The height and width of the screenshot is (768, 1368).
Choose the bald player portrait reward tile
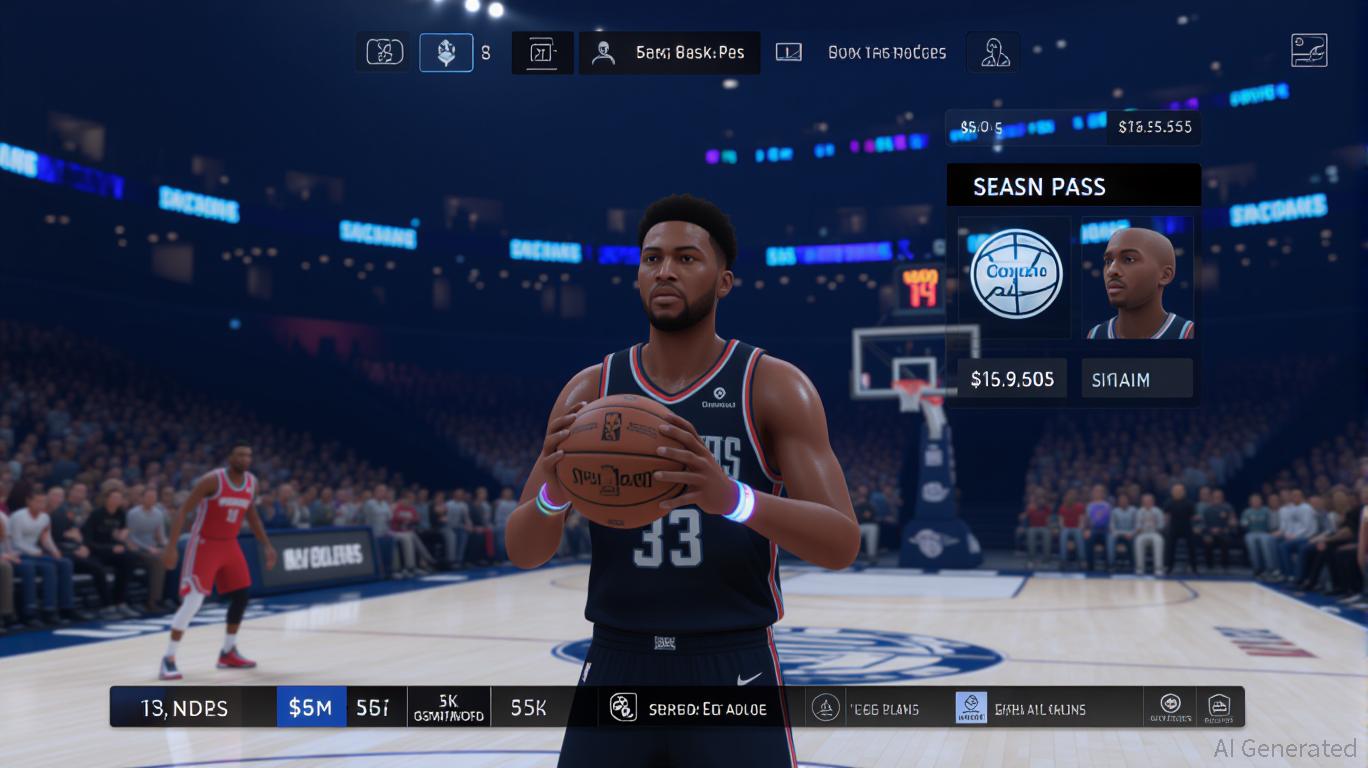click(x=1137, y=277)
